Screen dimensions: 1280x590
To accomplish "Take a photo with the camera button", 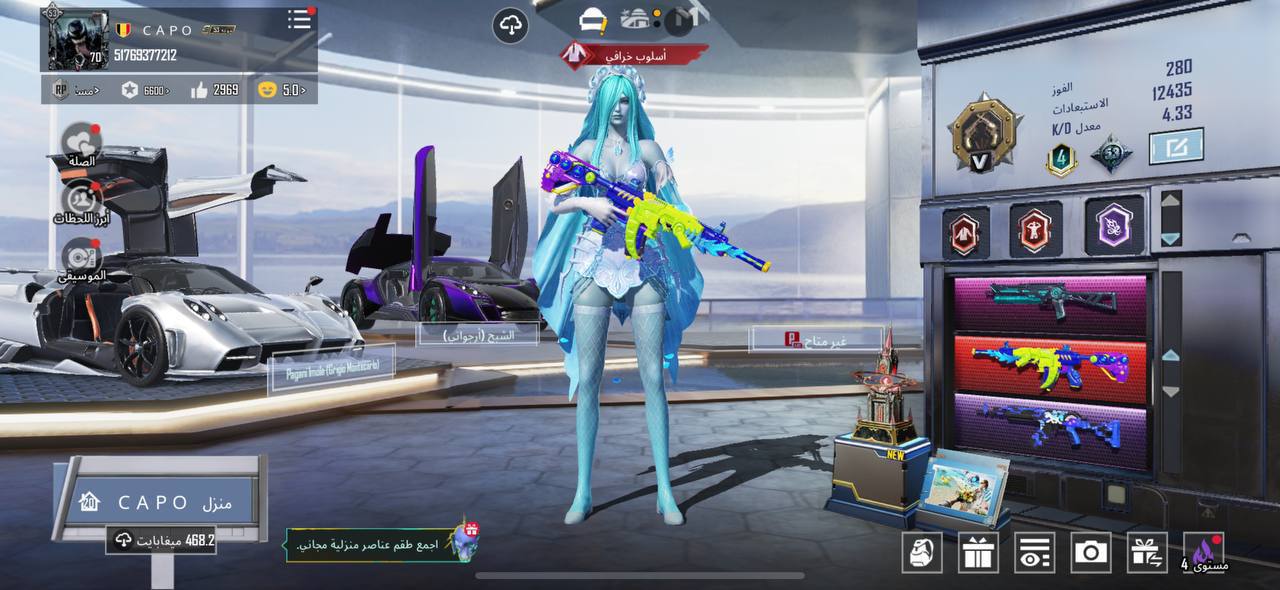I will coord(1090,552).
